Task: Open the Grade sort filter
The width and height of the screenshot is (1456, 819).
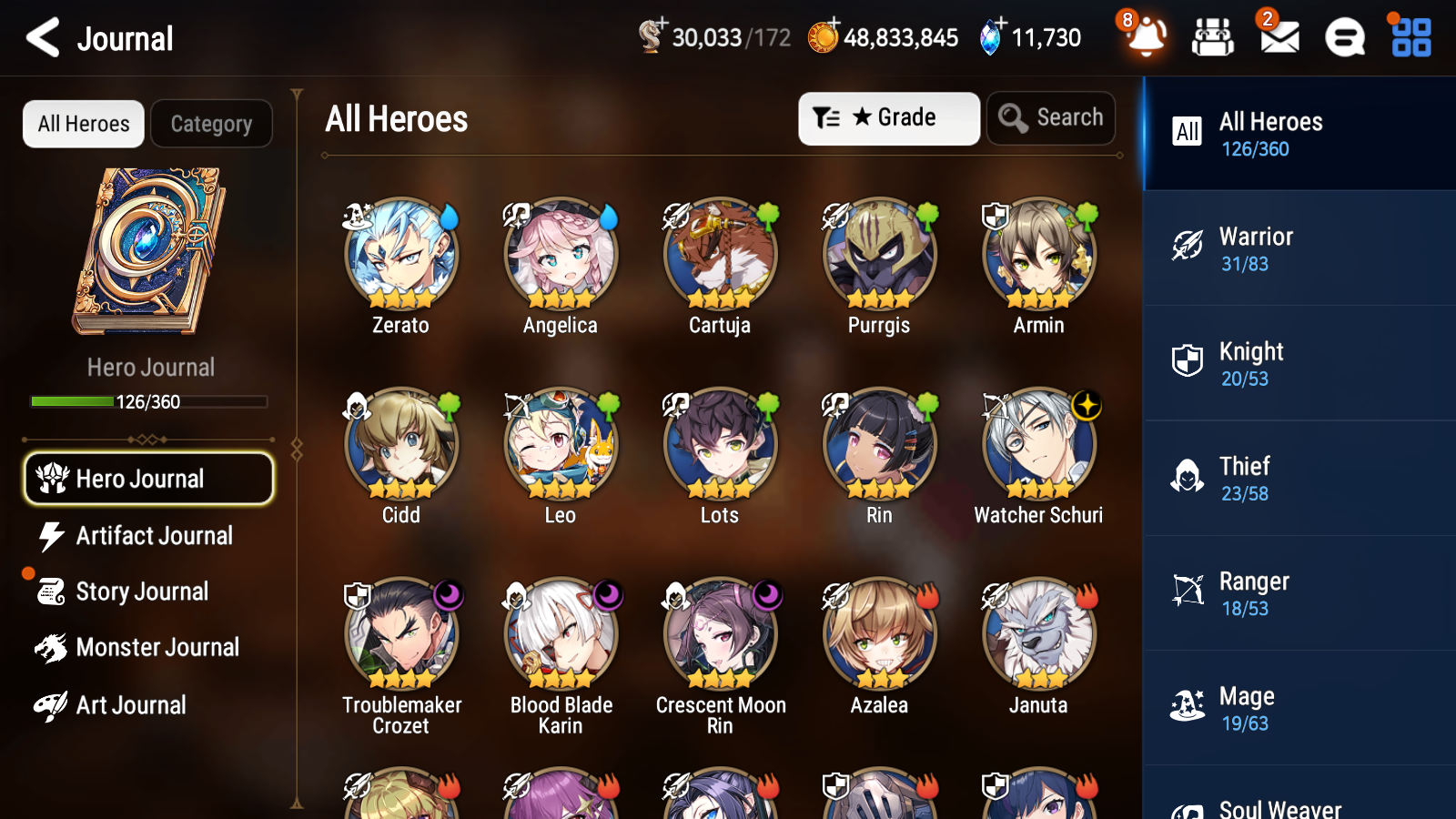Action: (888, 117)
